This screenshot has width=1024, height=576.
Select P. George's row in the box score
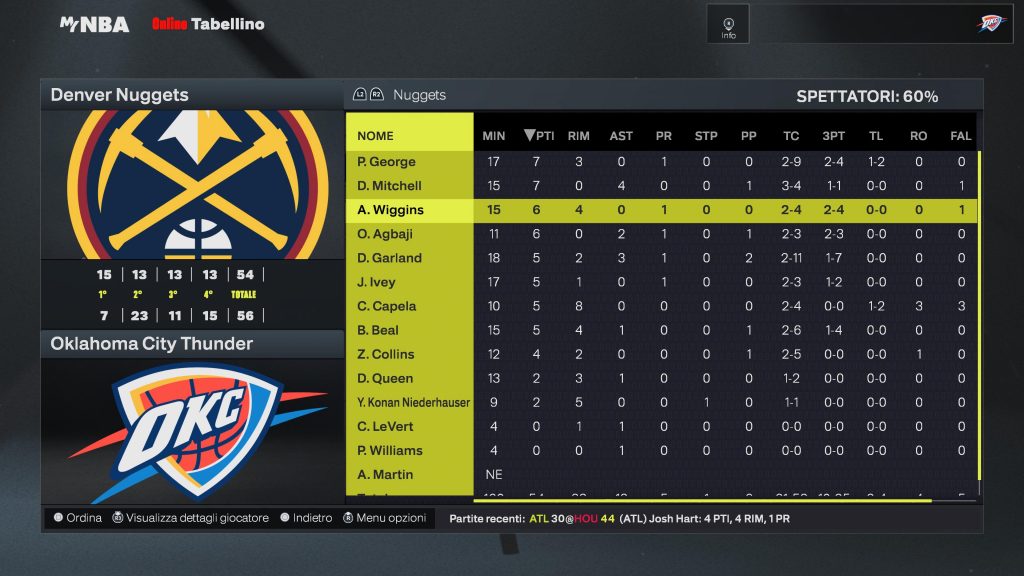pos(386,162)
